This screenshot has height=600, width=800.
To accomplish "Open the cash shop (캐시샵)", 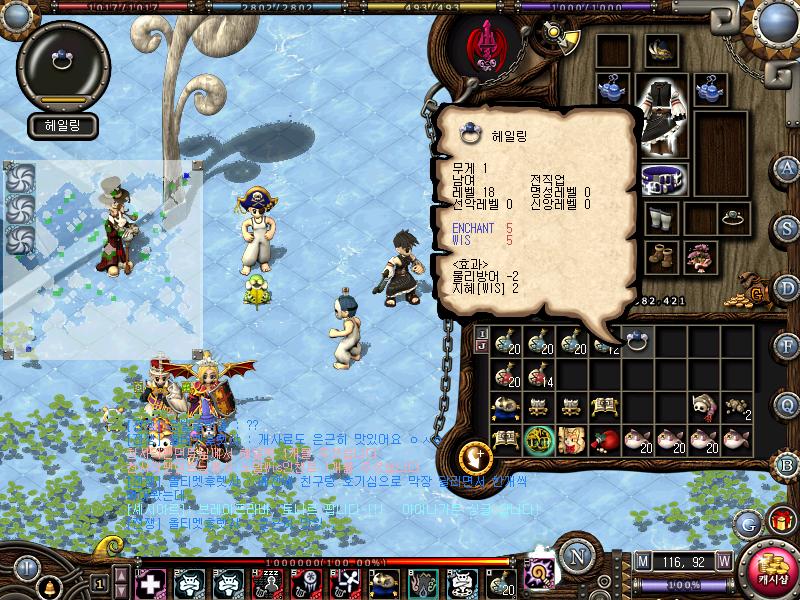I will pos(768,568).
